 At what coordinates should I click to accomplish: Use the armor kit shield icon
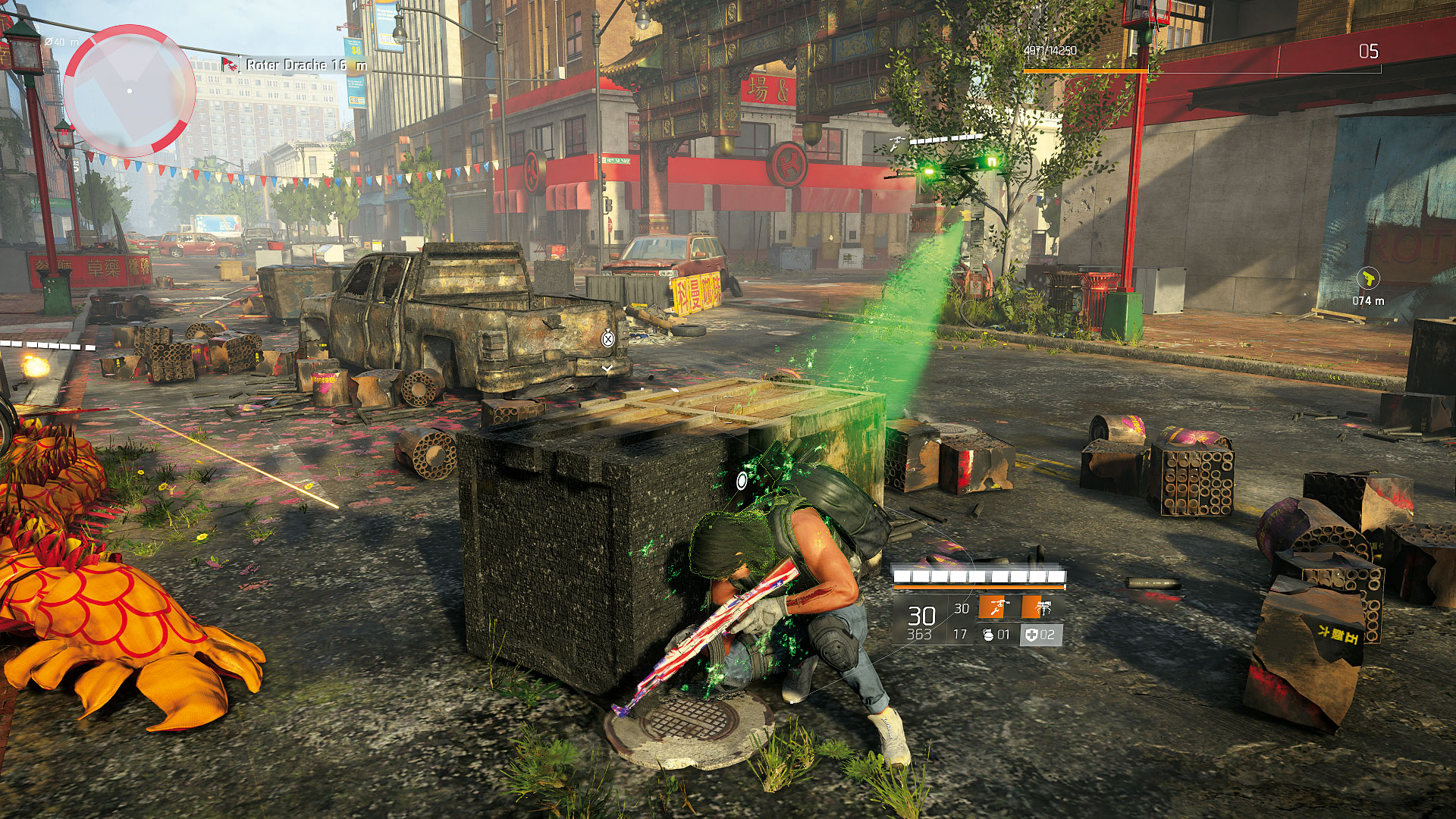pyautogui.click(x=1031, y=635)
